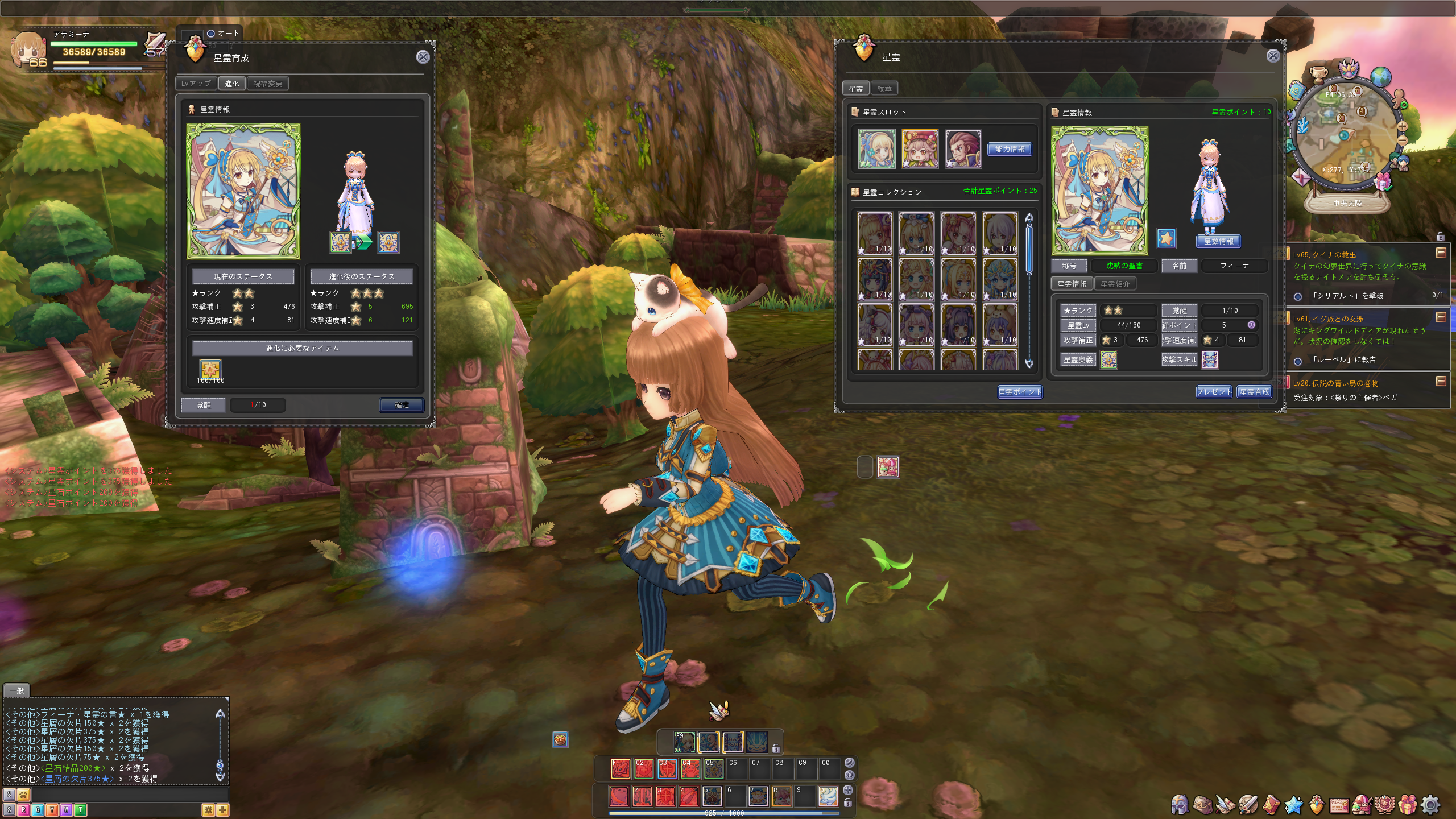Open 星霊育成 from the spirit window
The image size is (1456, 819).
coord(1254,392)
